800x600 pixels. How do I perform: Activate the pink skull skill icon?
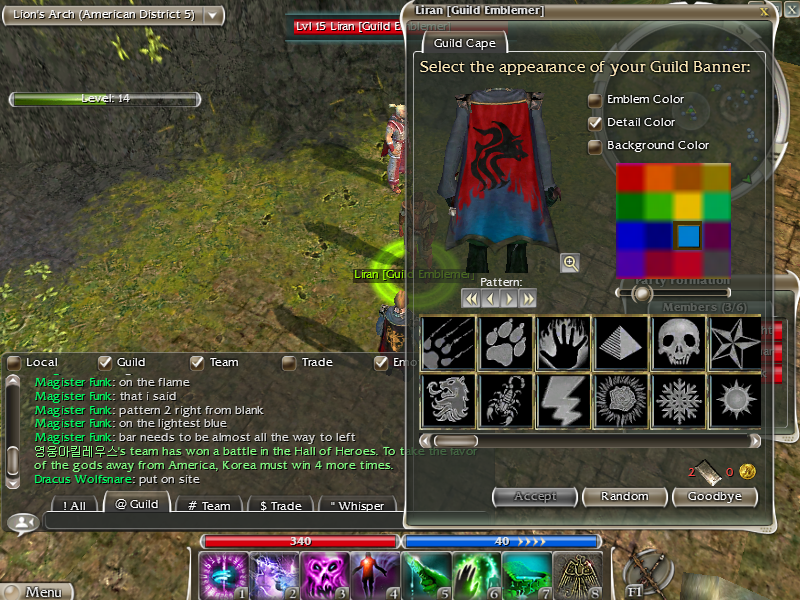325,574
